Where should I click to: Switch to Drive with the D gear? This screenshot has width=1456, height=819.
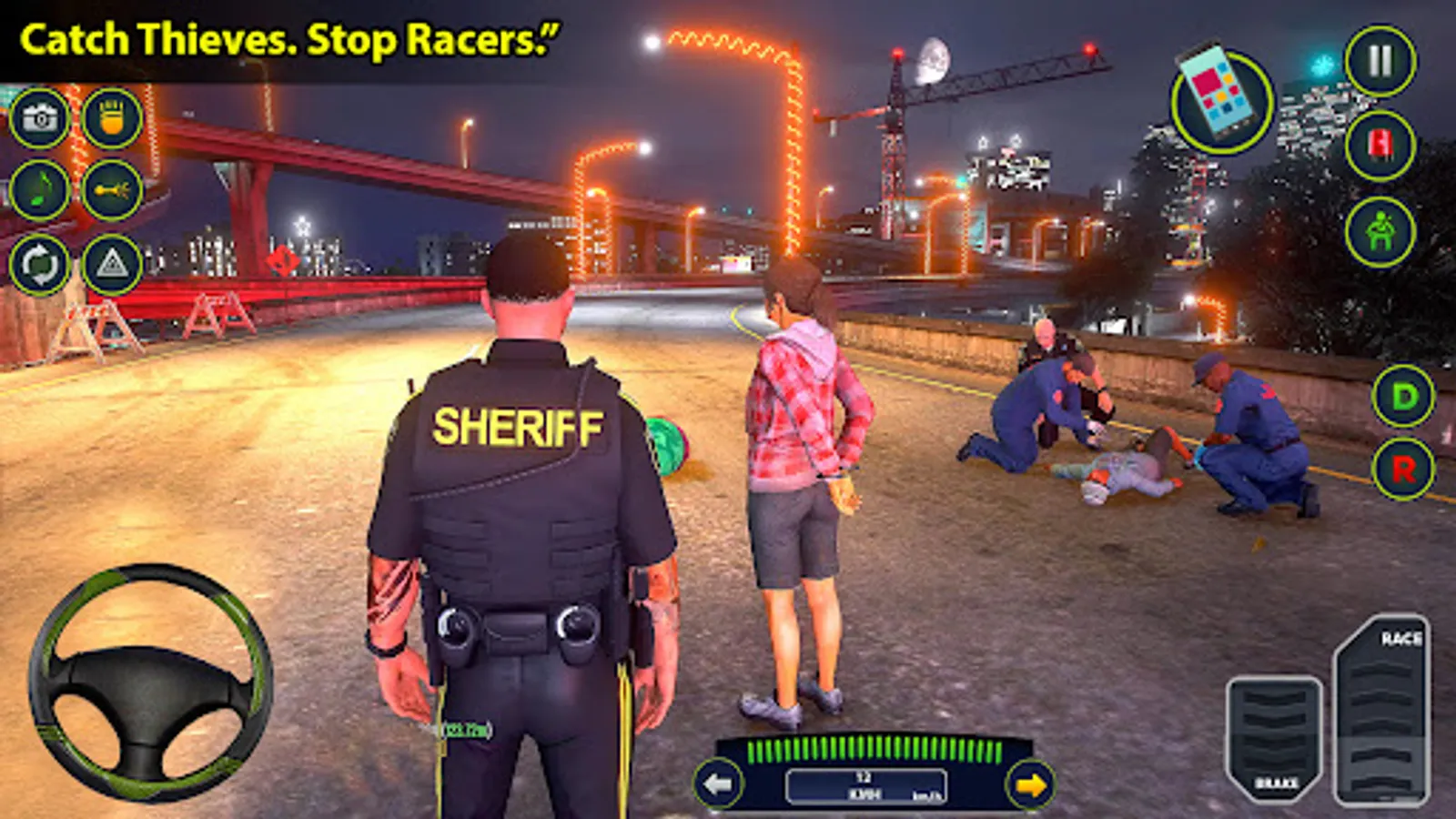[x=1402, y=398]
